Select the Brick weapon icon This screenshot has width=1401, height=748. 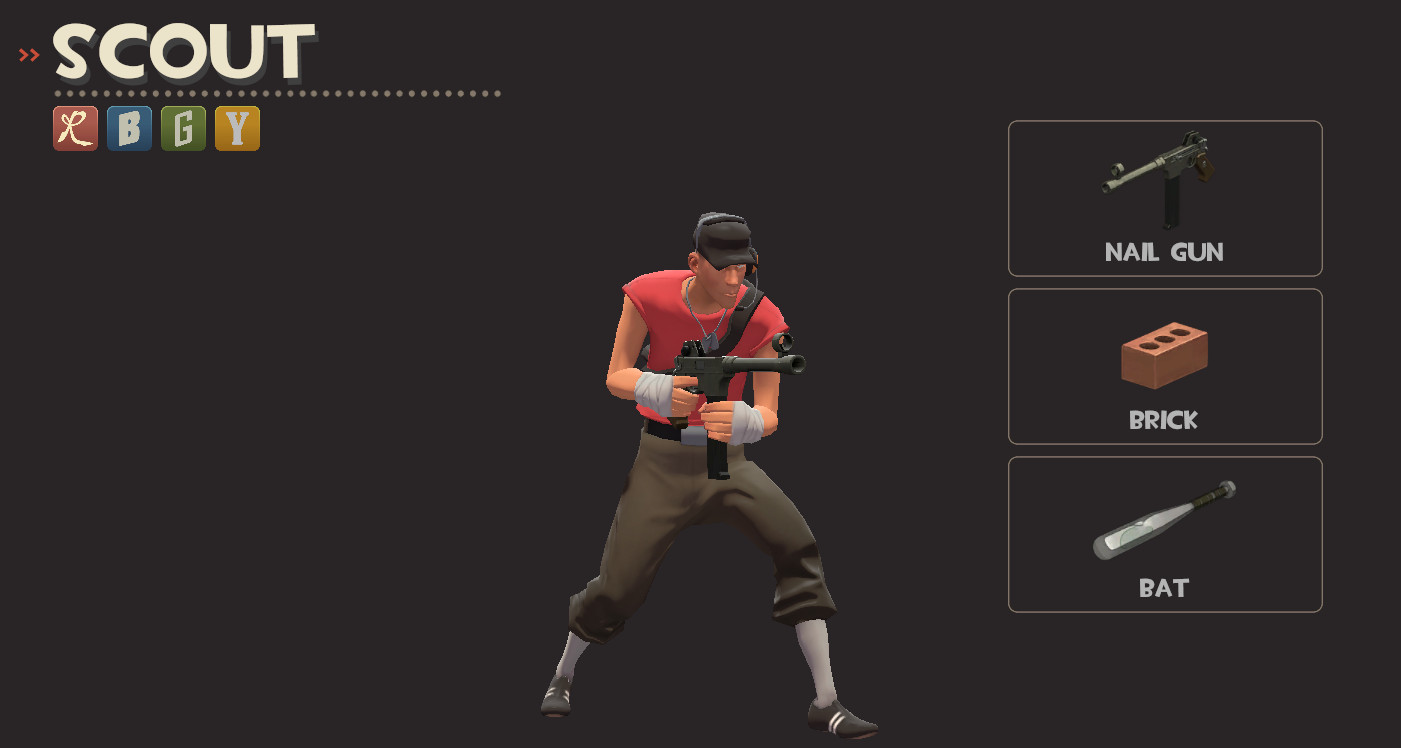pyautogui.click(x=1164, y=355)
